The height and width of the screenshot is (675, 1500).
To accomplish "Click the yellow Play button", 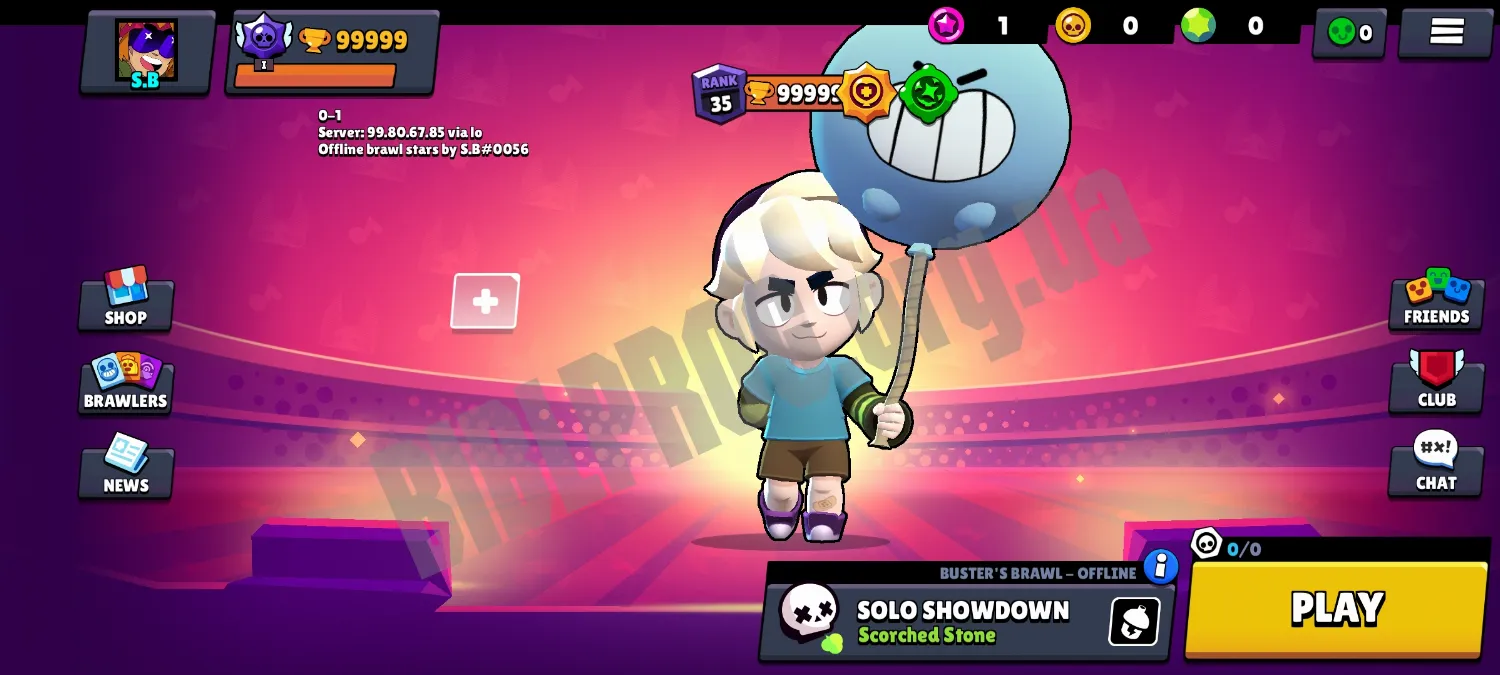I will tap(1336, 609).
